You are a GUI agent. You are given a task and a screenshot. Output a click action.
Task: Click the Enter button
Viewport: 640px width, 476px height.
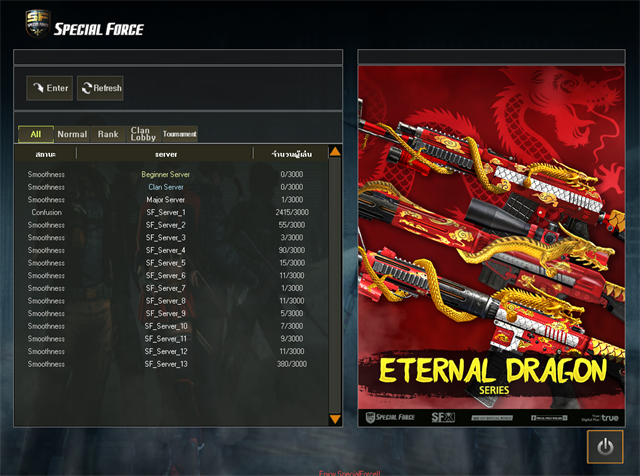[x=49, y=88]
